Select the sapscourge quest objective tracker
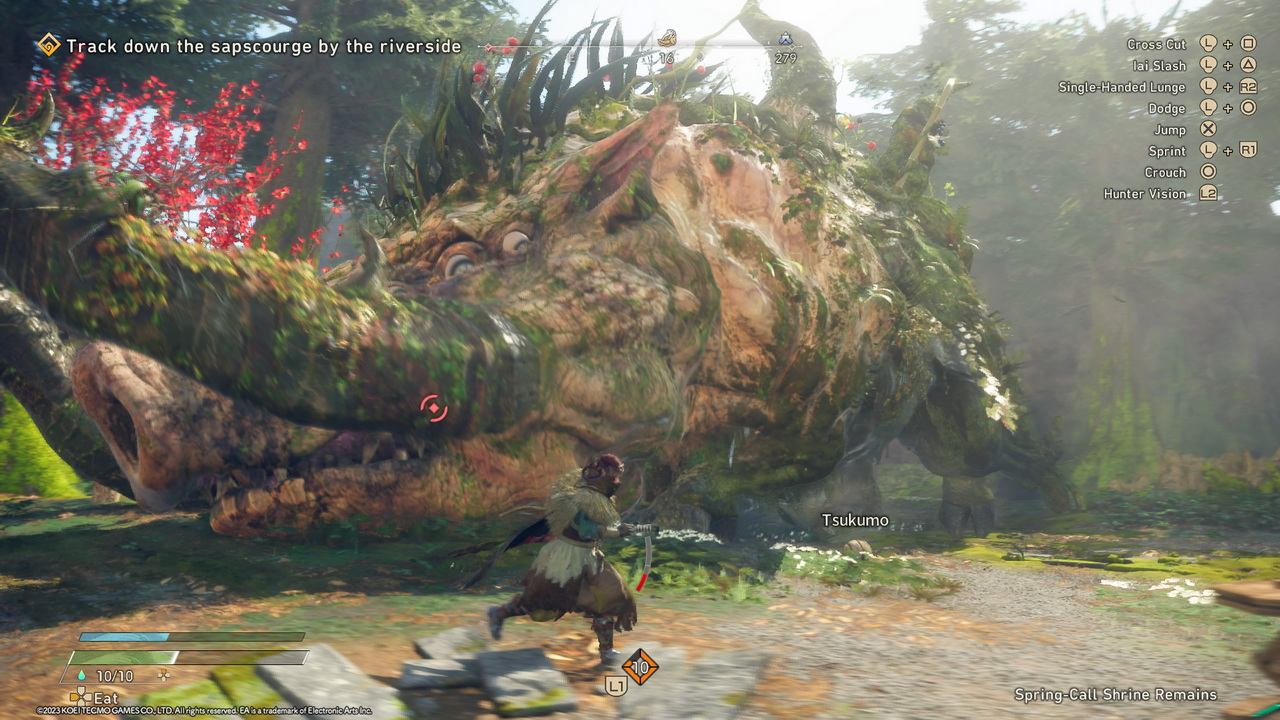1280x720 pixels. 264,46
